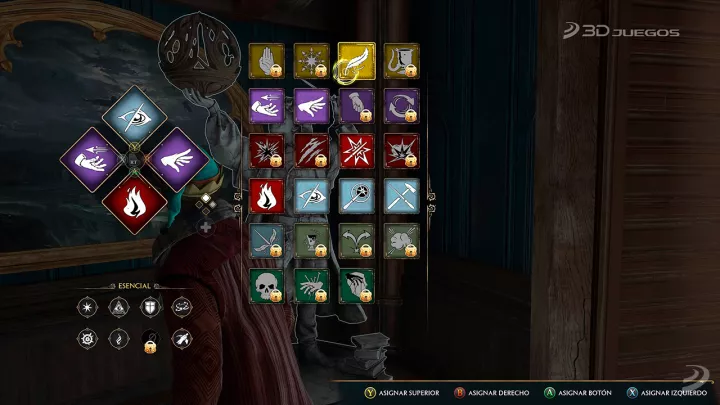Choose the blue crossed-eye spell in the grid
720x405 pixels.
[311, 194]
